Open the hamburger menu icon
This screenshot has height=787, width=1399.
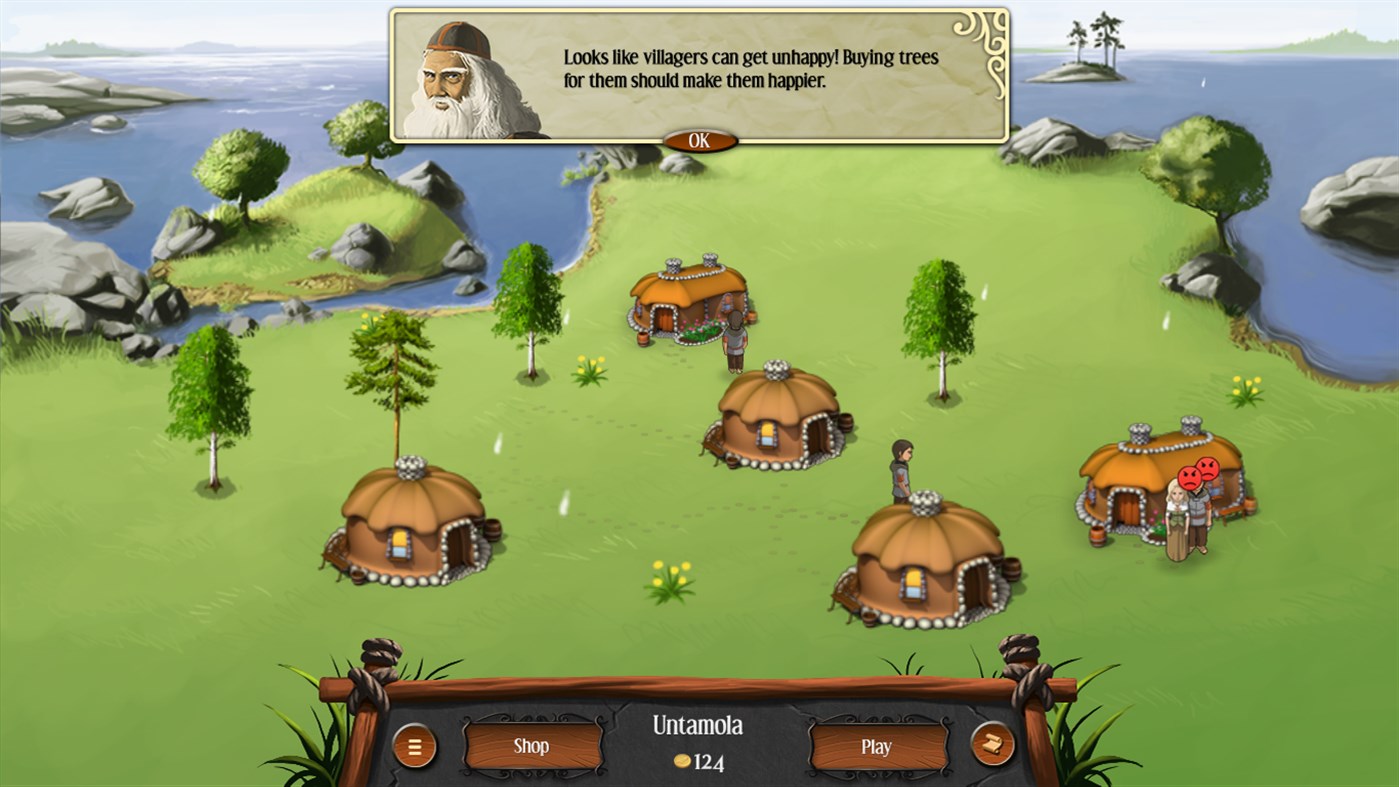tap(415, 746)
